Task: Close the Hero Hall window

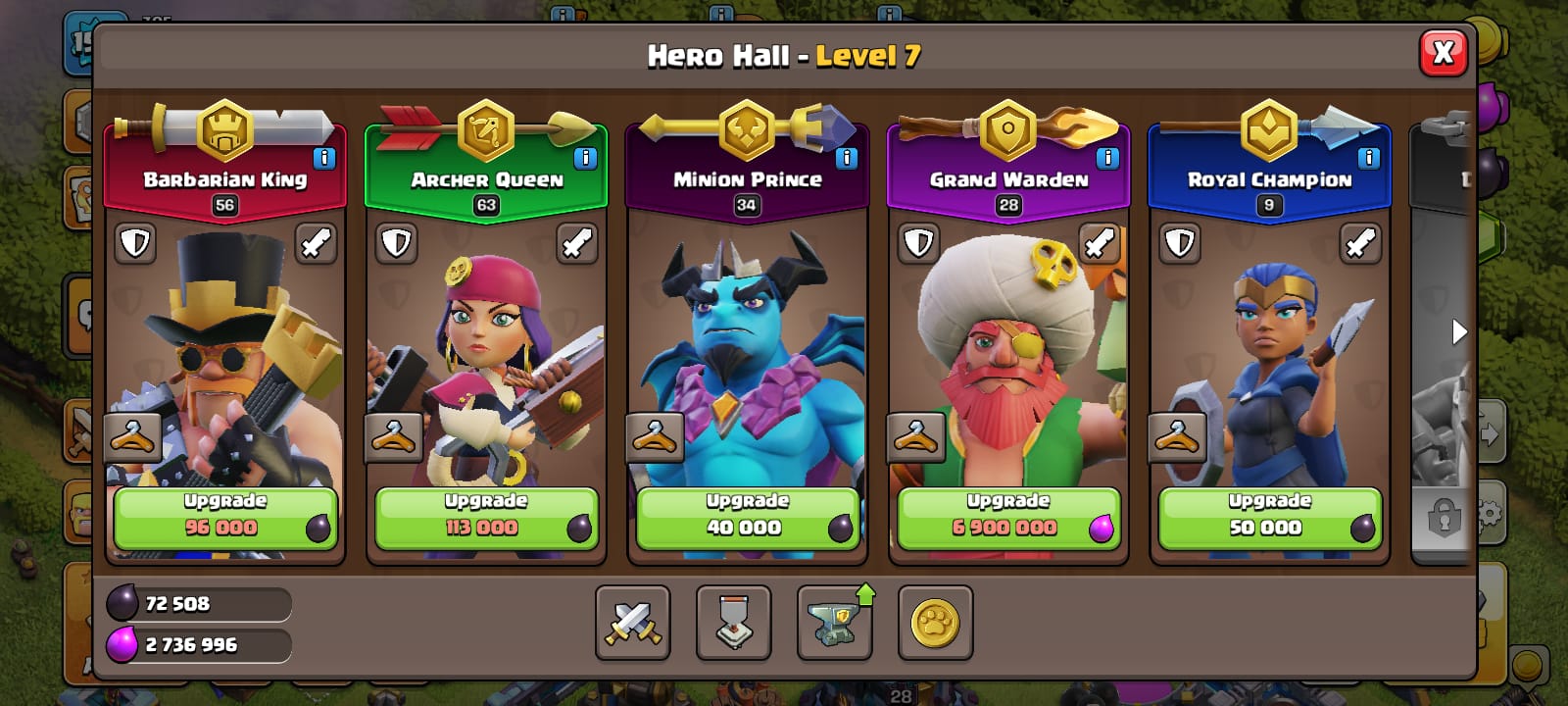Action: (1443, 53)
